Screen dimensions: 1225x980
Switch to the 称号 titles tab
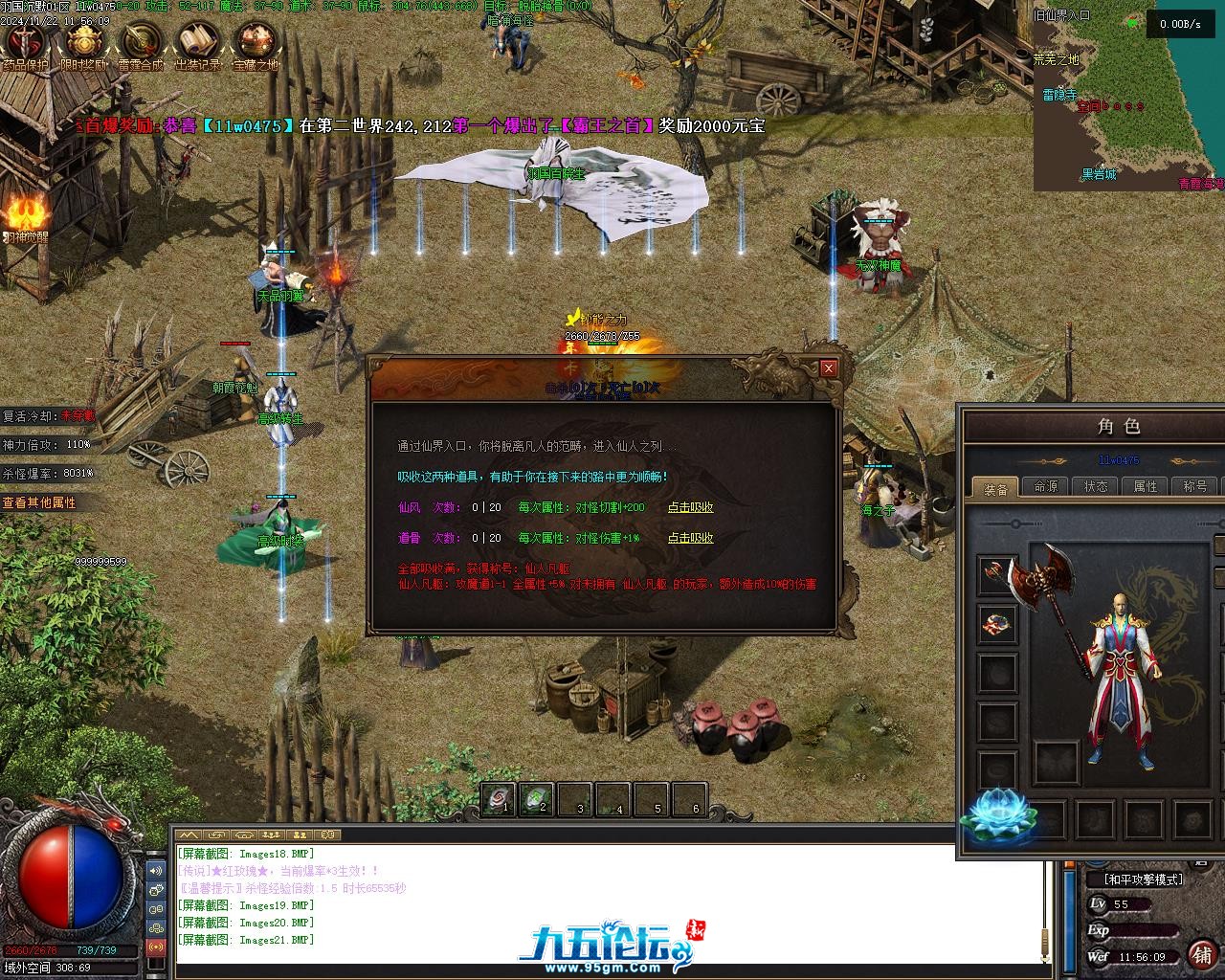(x=1195, y=486)
